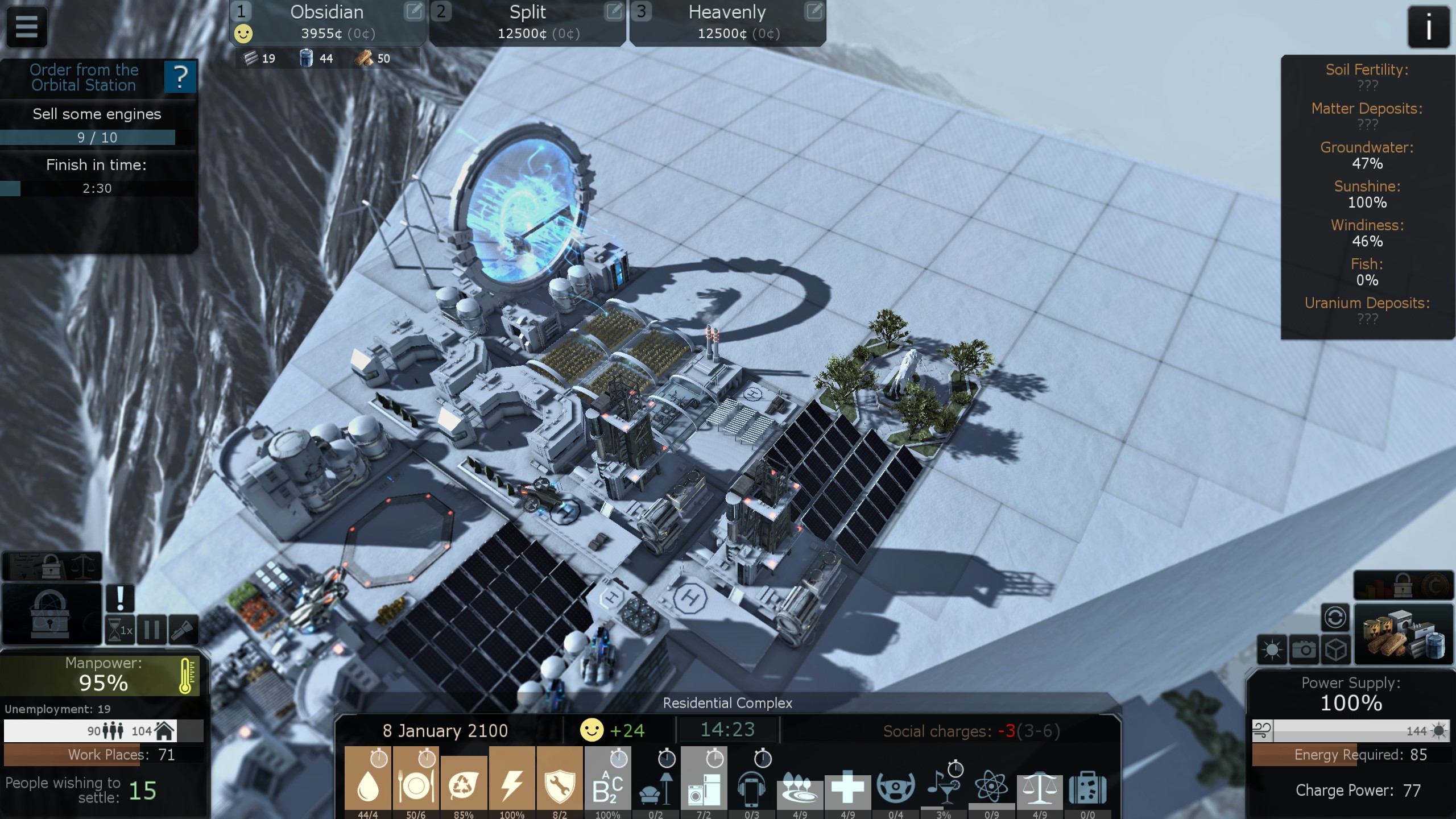Open the hamburger main menu
The height and width of the screenshot is (819, 1456).
(x=26, y=26)
